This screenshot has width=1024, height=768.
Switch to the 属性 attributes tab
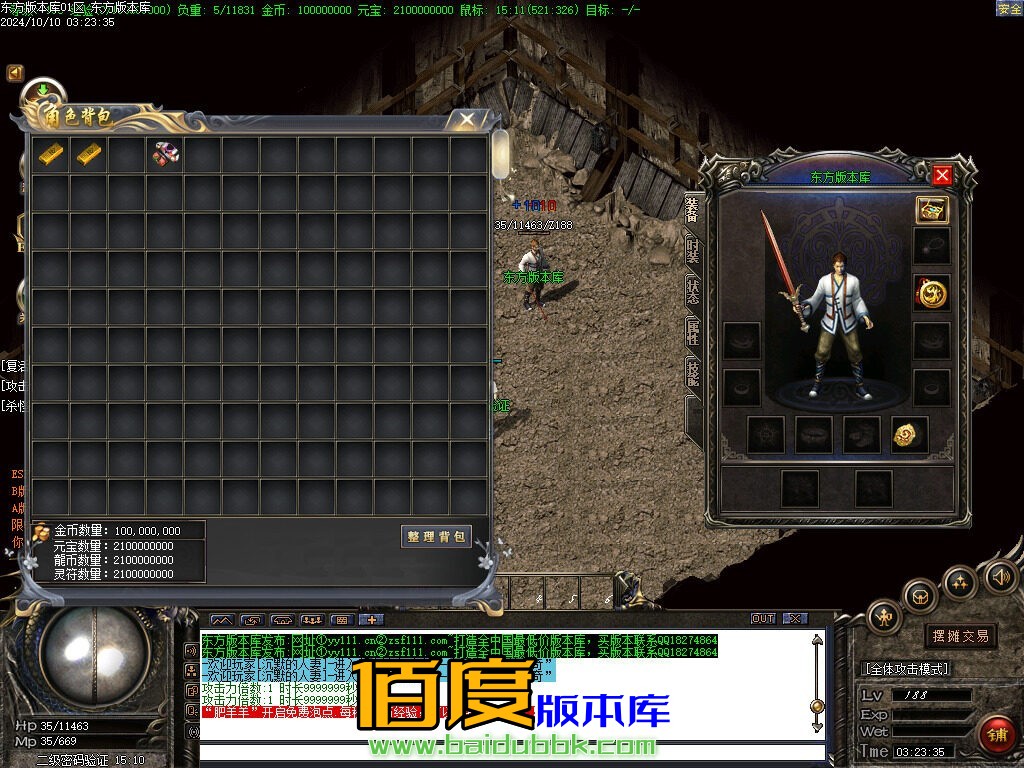click(x=692, y=333)
